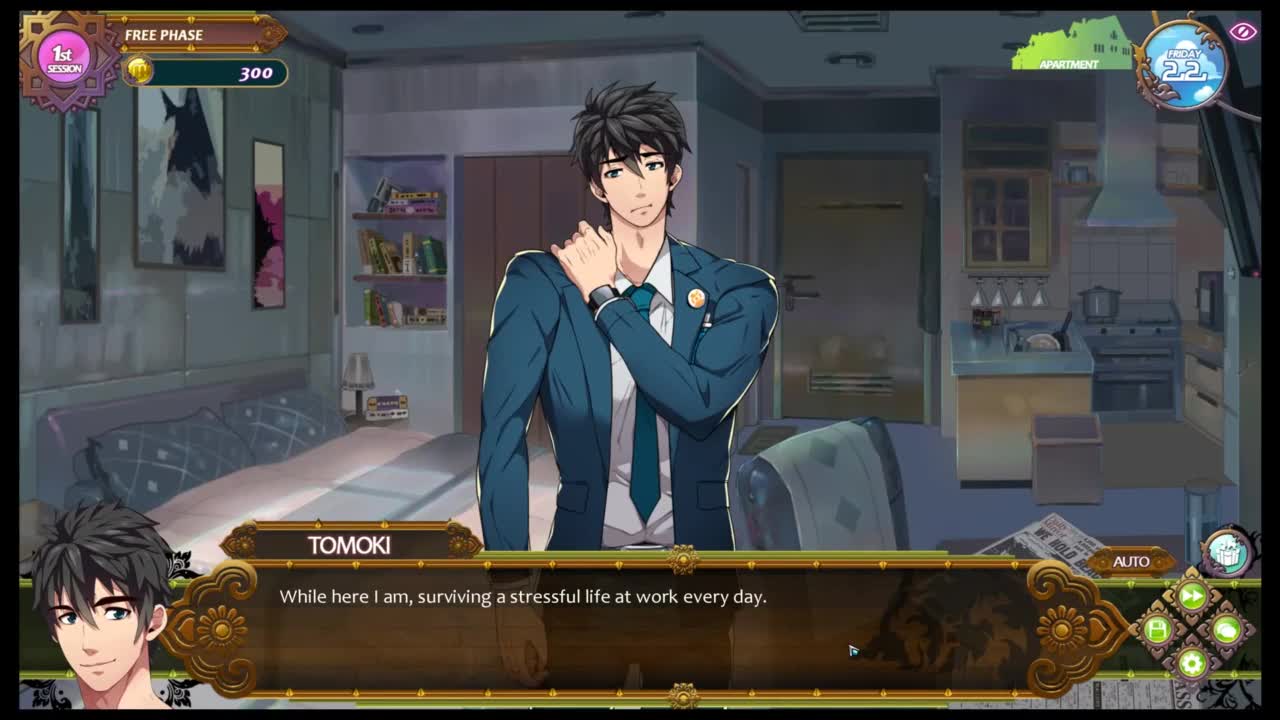Viewport: 1280px width, 720px height.
Task: Activate the fast-forward skip button
Action: pos(1192,597)
